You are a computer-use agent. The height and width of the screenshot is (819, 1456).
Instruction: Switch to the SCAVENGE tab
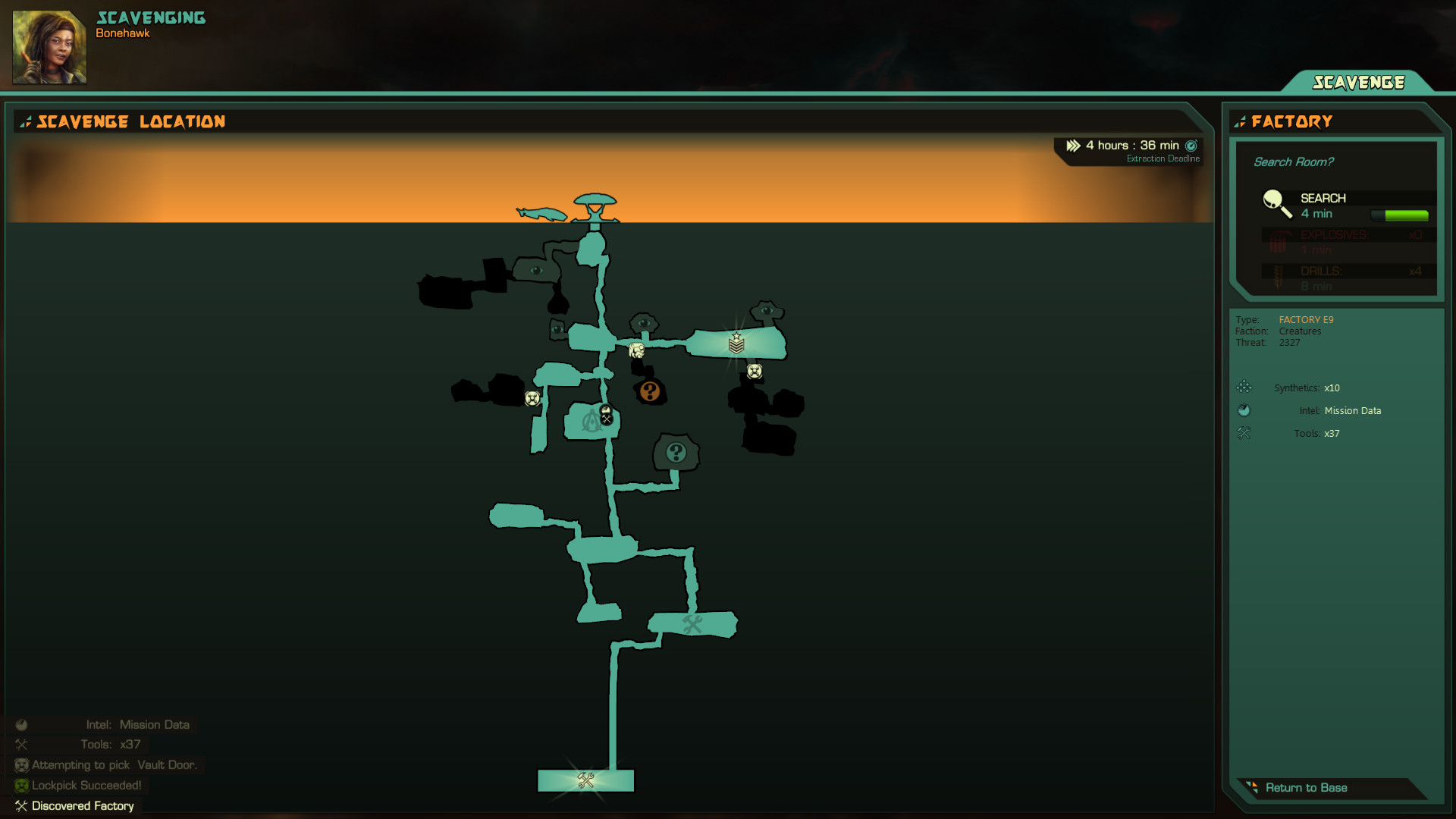tap(1360, 82)
